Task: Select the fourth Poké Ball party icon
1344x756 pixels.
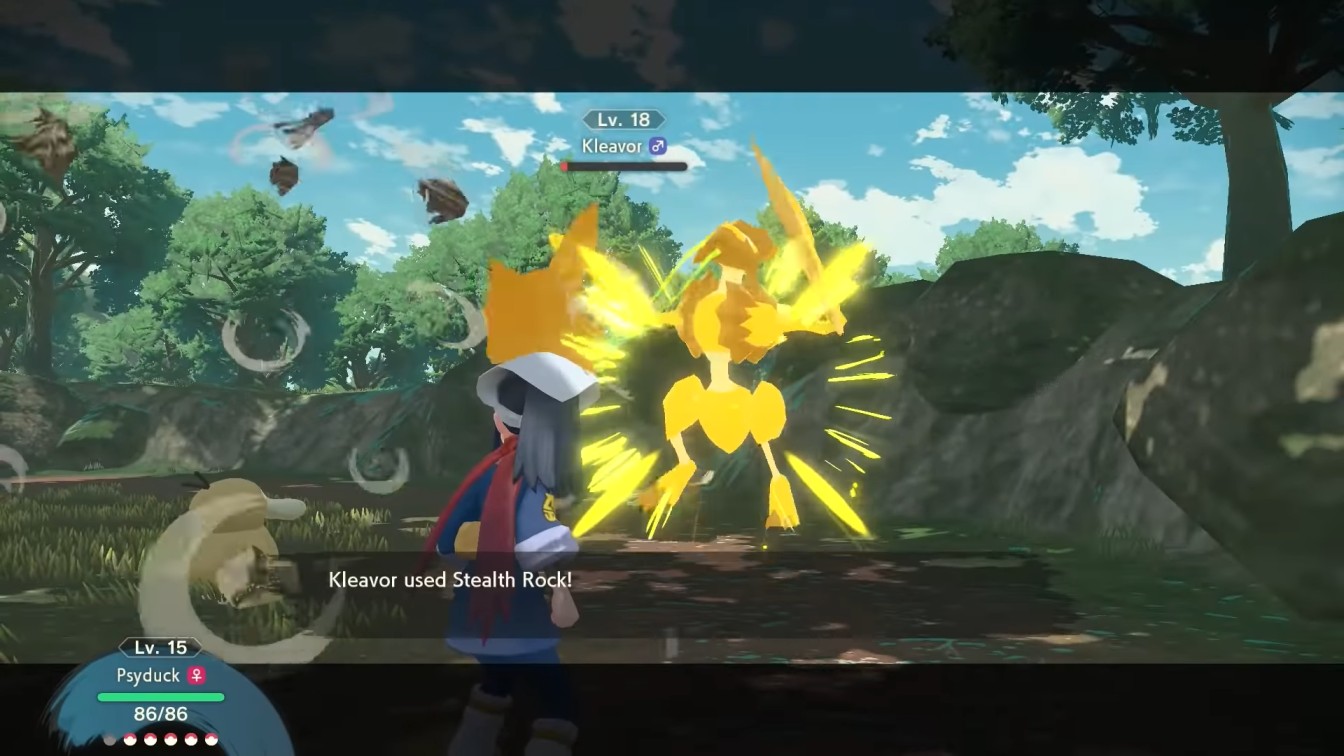Action: point(170,740)
